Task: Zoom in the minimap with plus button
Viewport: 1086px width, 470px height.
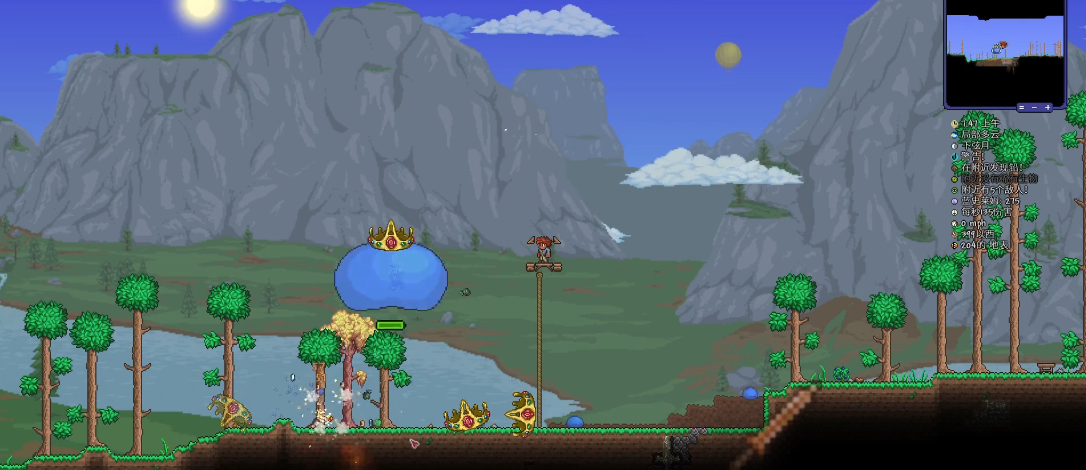Action: pos(1048,107)
